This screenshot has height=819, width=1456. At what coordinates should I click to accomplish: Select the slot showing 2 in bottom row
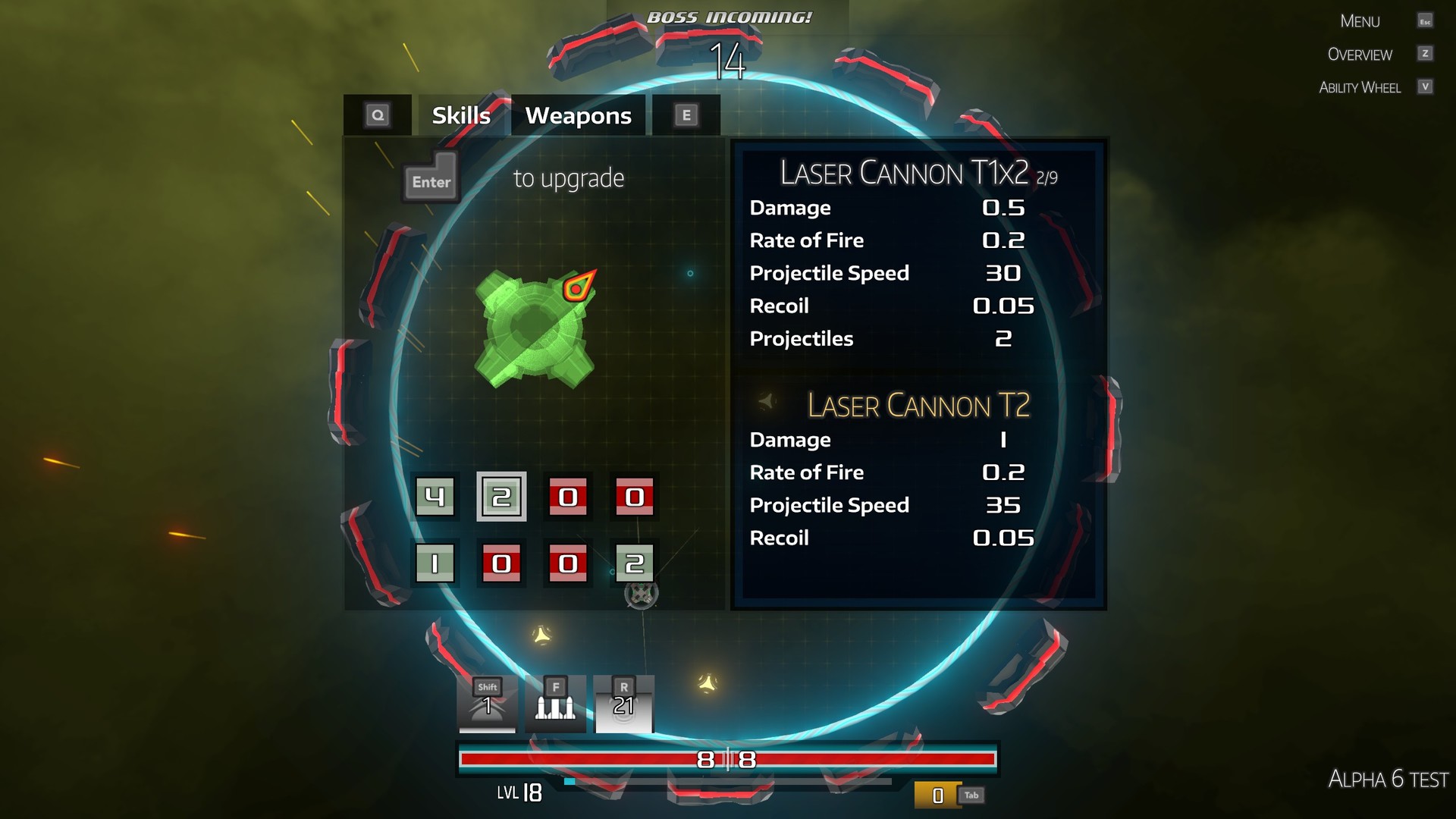click(x=635, y=563)
